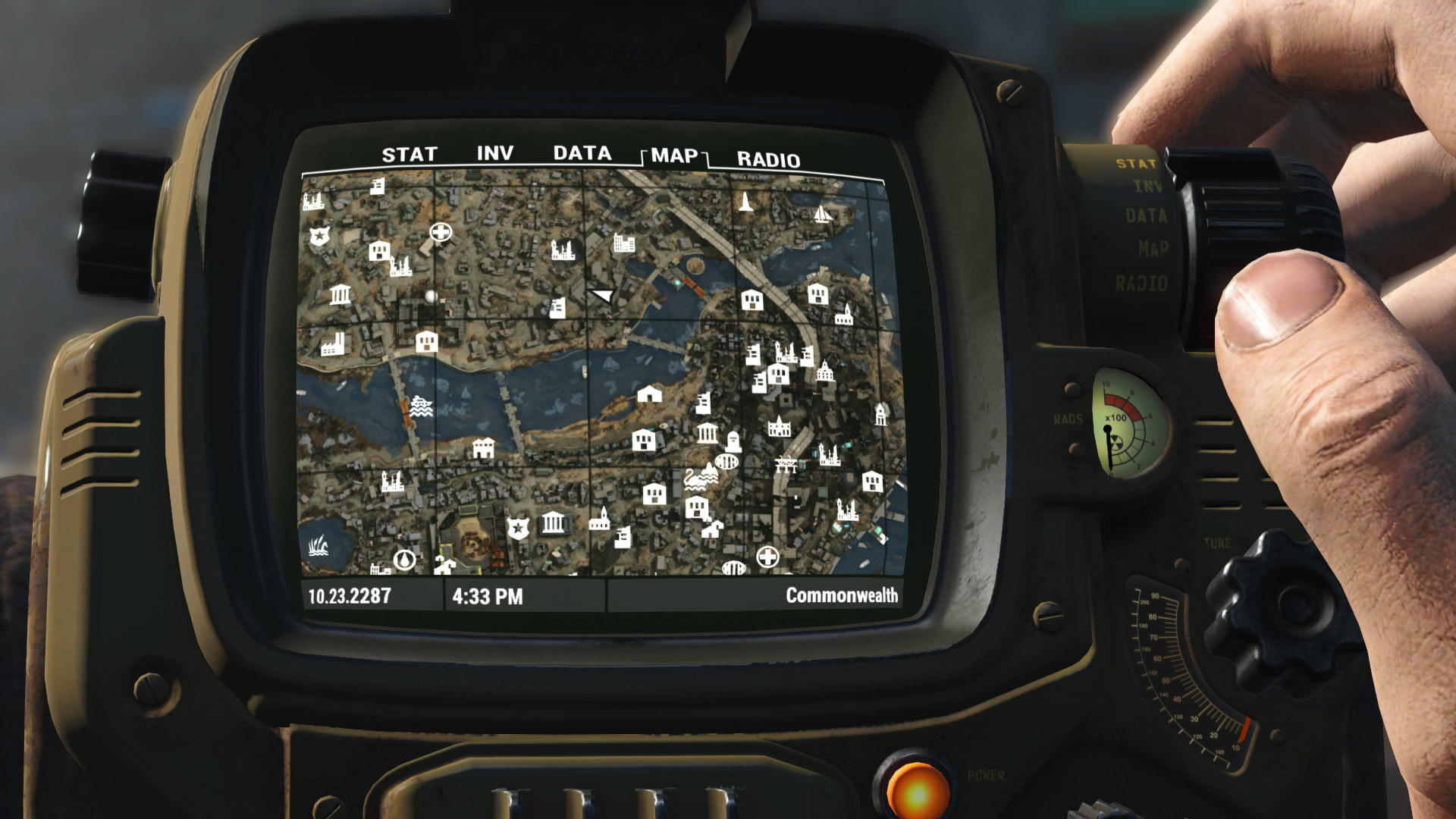Go to the DATA tab
The width and height of the screenshot is (1456, 819).
582,153
